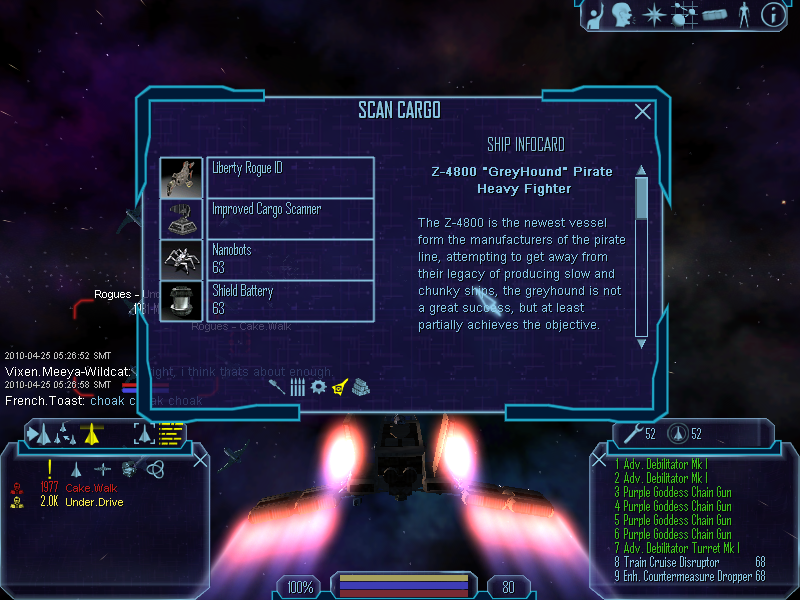Open the humanoid figure icon in the top bar
Screen dimensions: 800x600
coord(743,14)
